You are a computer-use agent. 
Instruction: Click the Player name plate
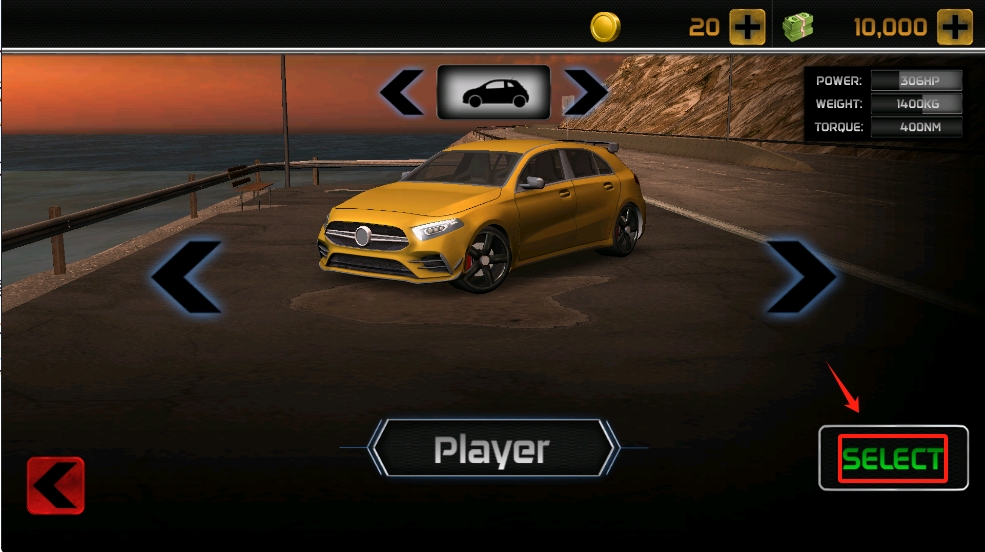(493, 449)
